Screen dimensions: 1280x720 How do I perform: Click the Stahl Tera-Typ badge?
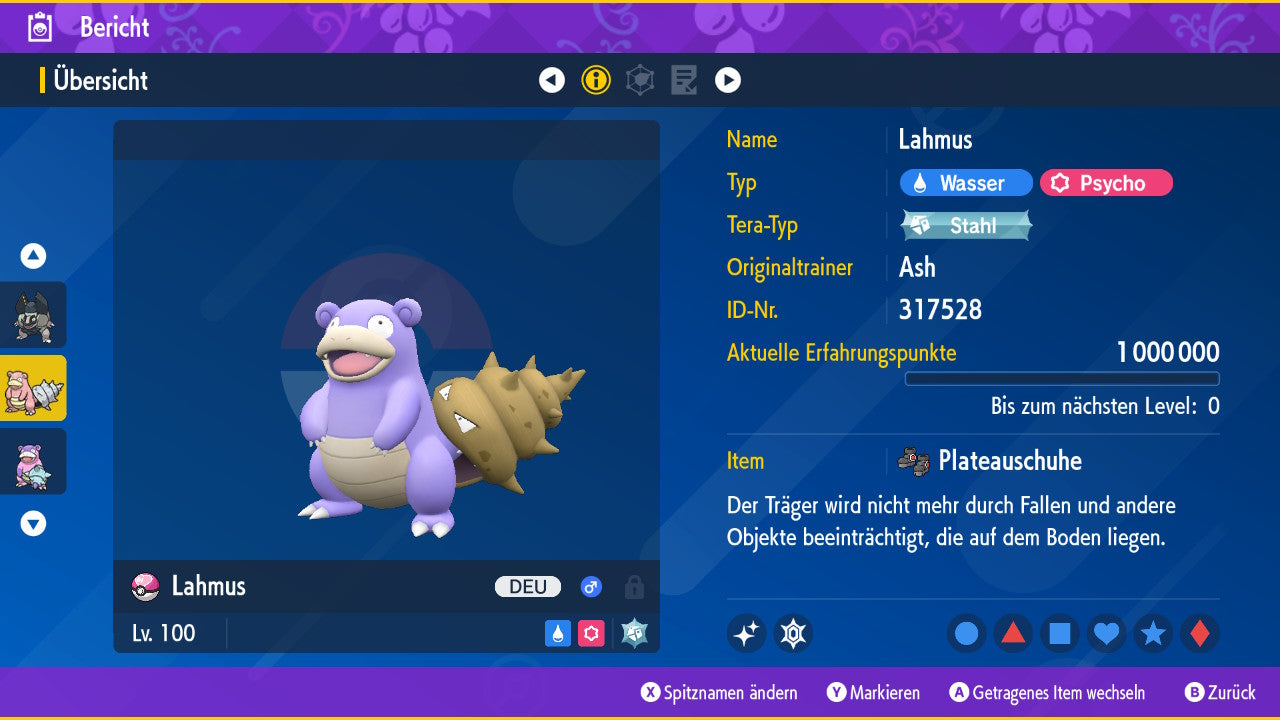point(966,226)
